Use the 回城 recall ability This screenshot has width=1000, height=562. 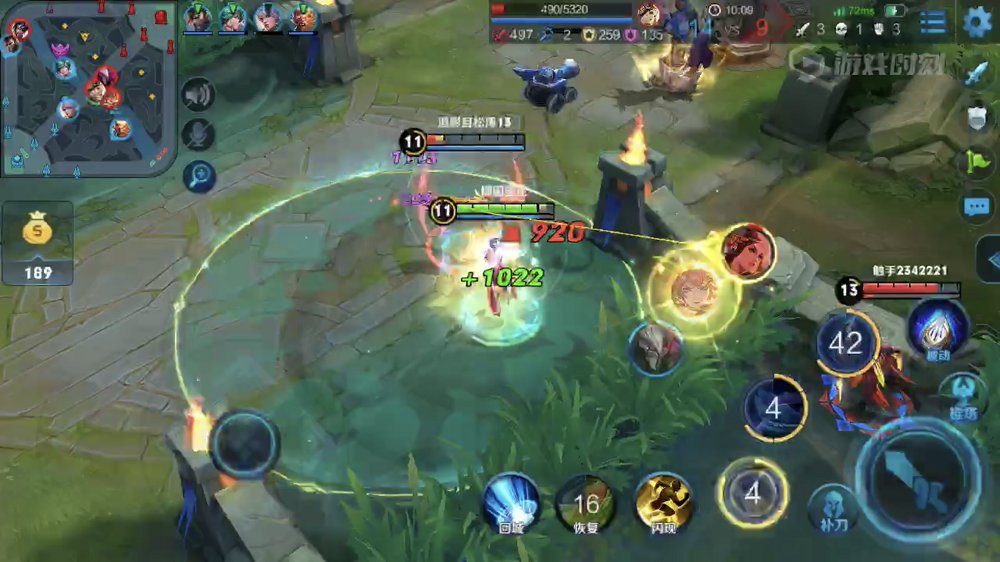pyautogui.click(x=511, y=501)
